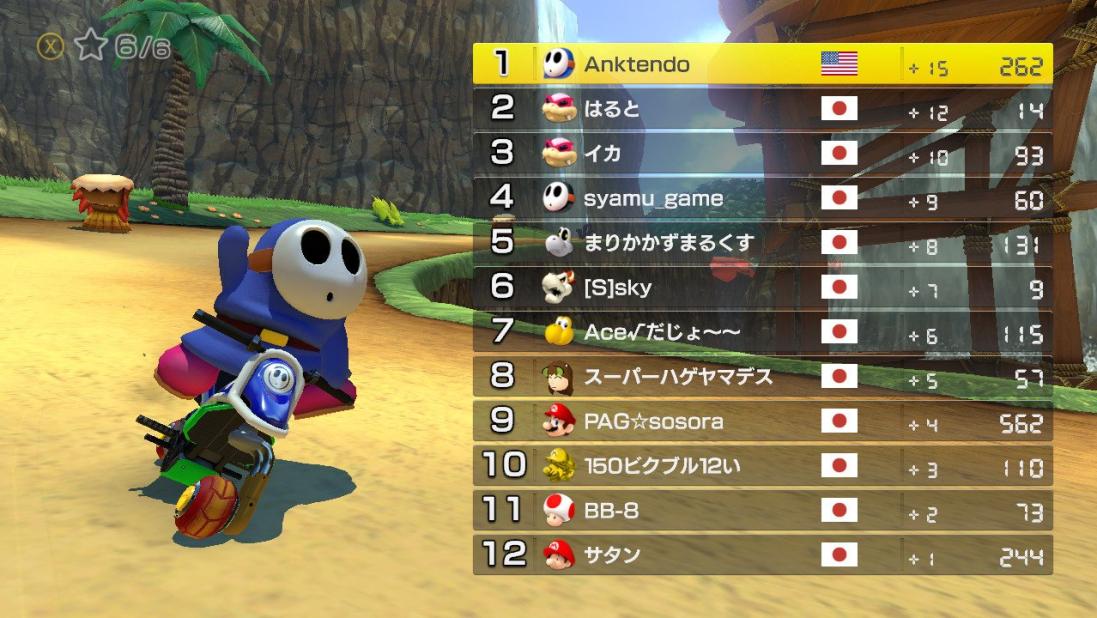Screen dimensions: 1097x618
Task: Pick the まりかかずまるくす results row
Action: pyautogui.click(x=762, y=243)
